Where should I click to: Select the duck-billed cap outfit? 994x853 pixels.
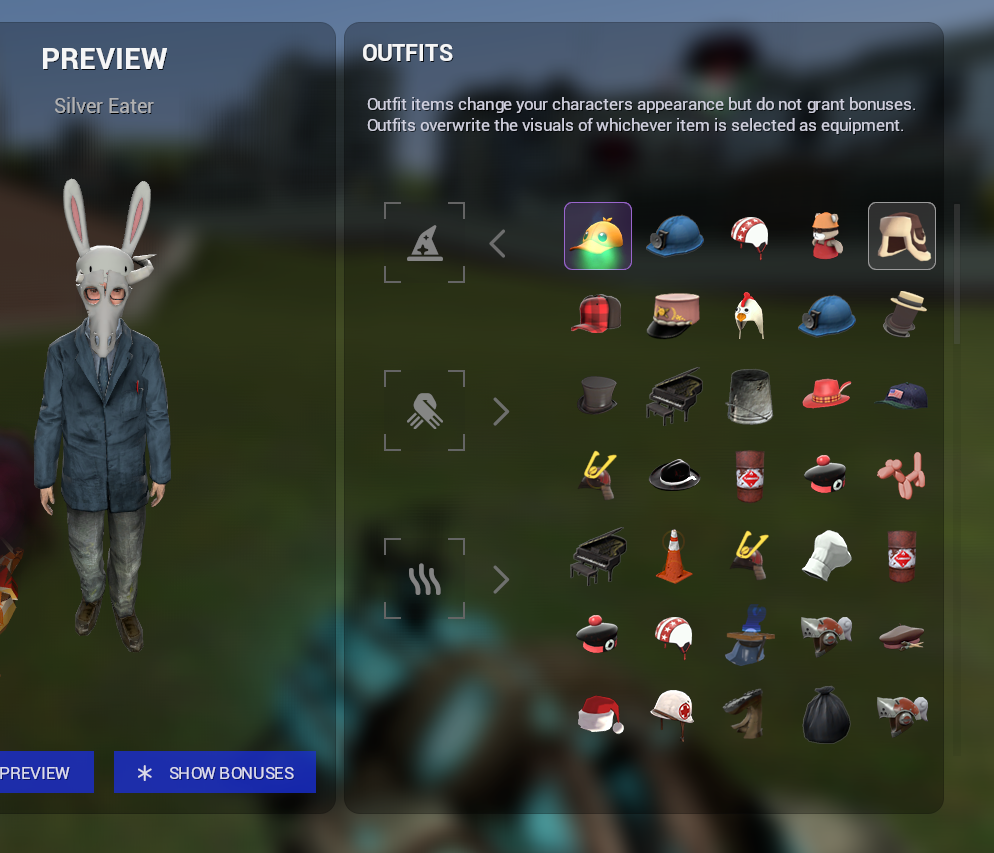coord(598,236)
